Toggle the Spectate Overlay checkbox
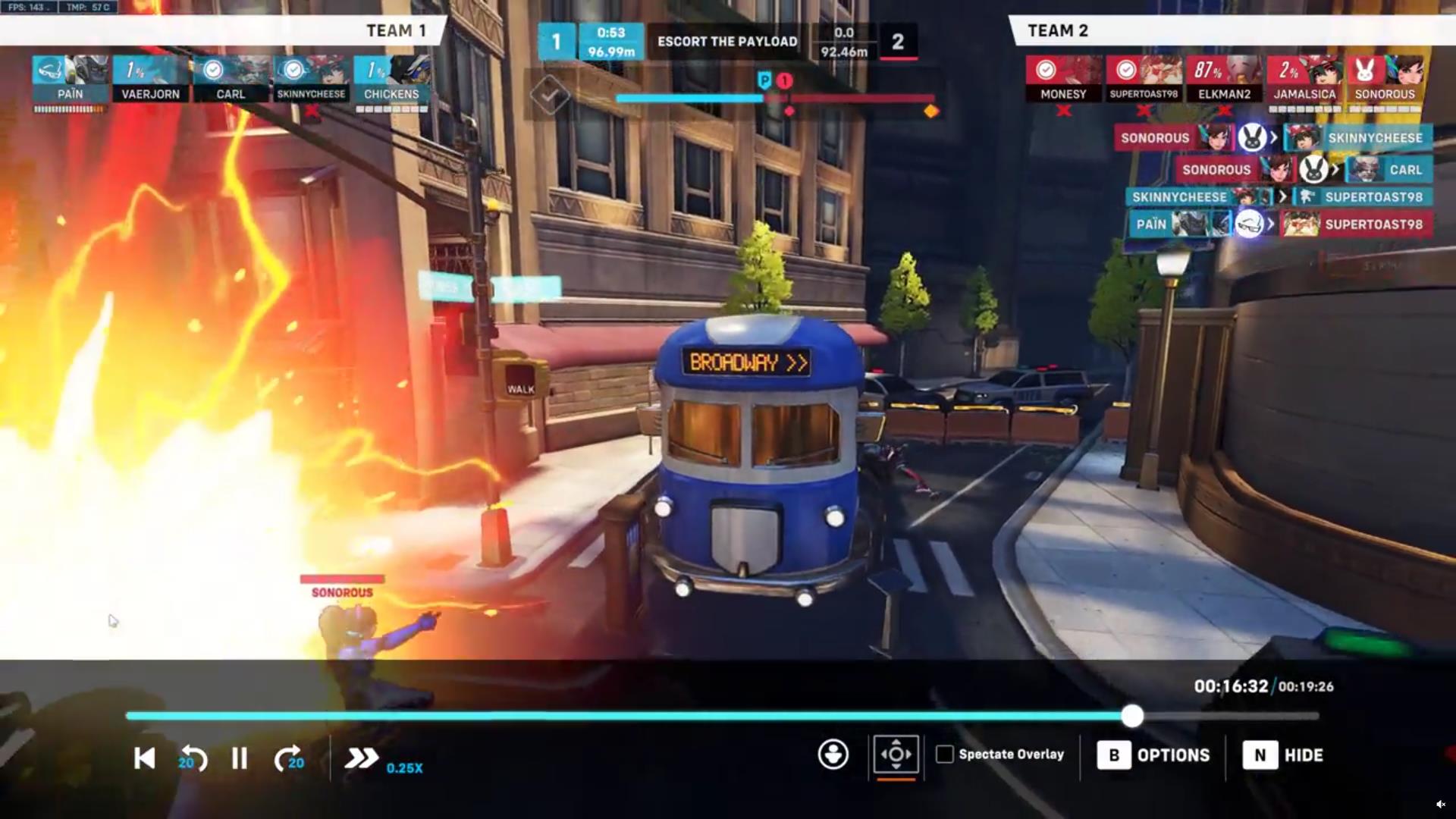1456x819 pixels. click(x=945, y=755)
